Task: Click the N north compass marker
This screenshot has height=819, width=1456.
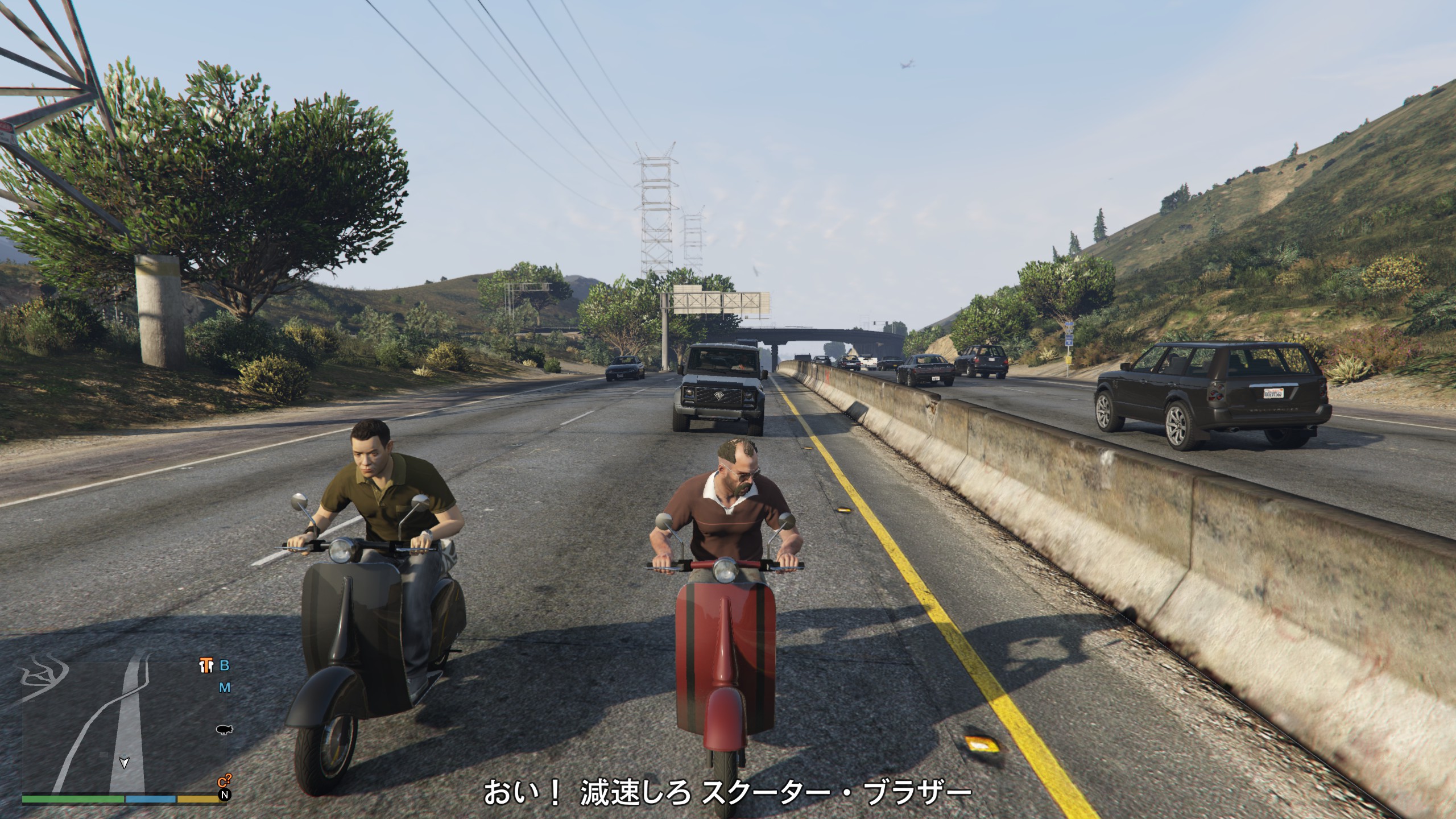Action: tap(226, 795)
